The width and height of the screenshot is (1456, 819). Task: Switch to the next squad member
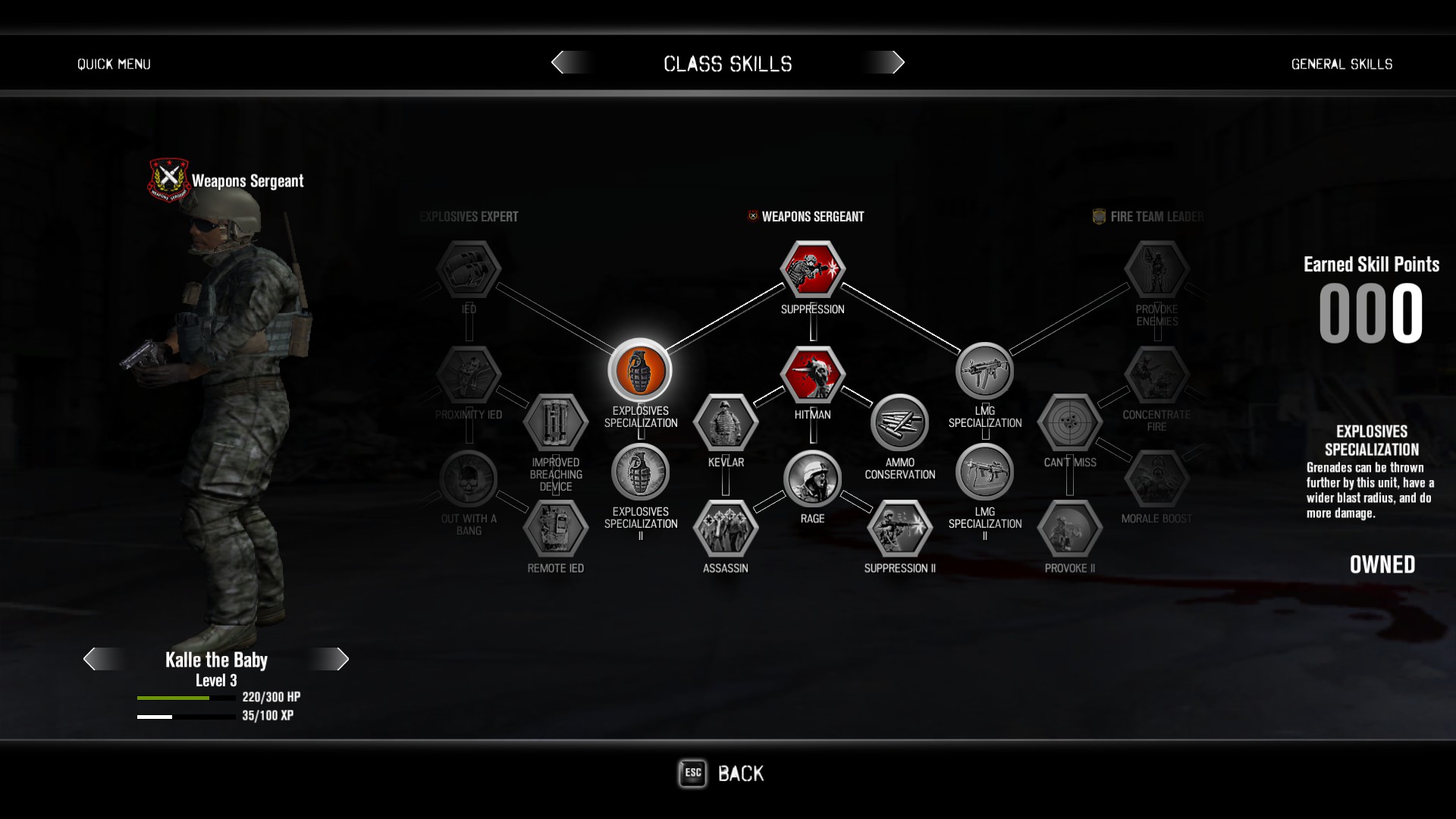[341, 659]
